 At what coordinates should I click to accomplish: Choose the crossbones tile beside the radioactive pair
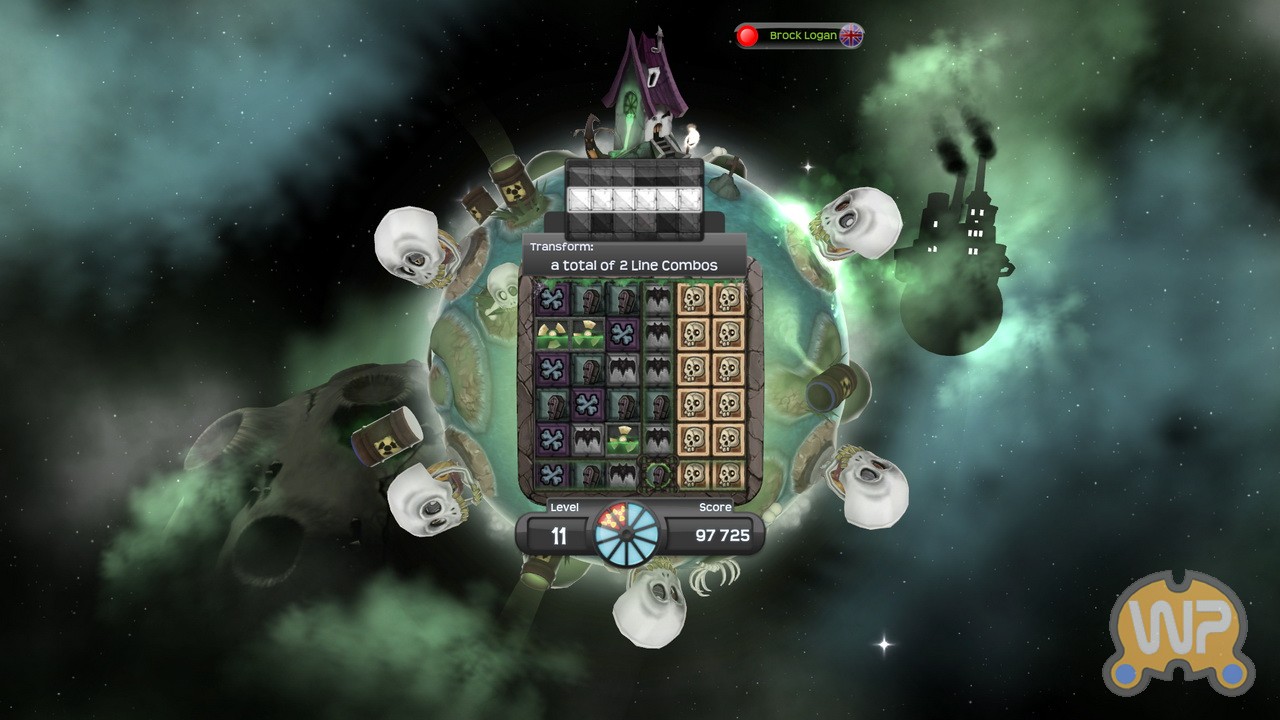(622, 332)
